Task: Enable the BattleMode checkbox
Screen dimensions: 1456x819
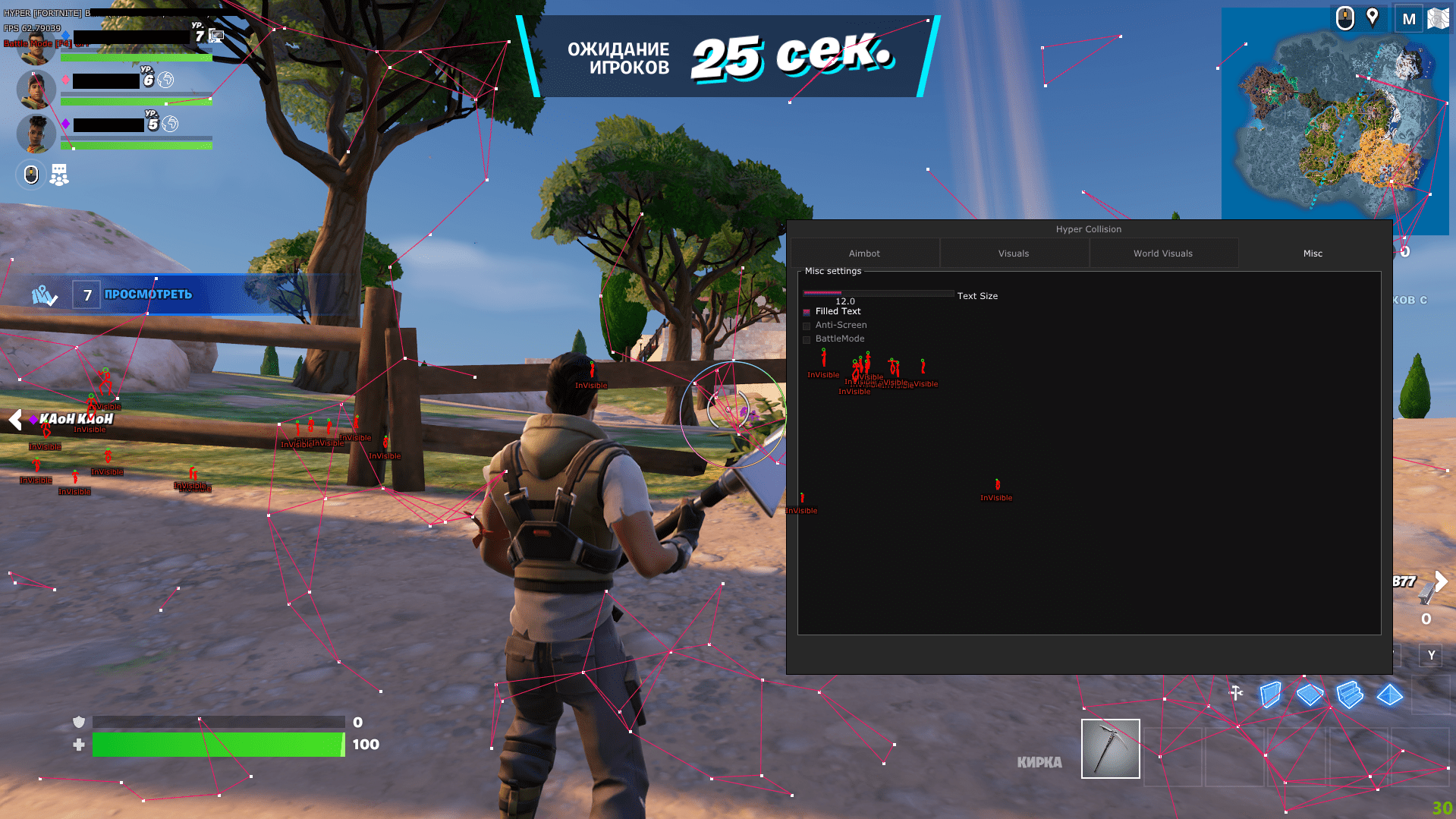Action: [807, 339]
